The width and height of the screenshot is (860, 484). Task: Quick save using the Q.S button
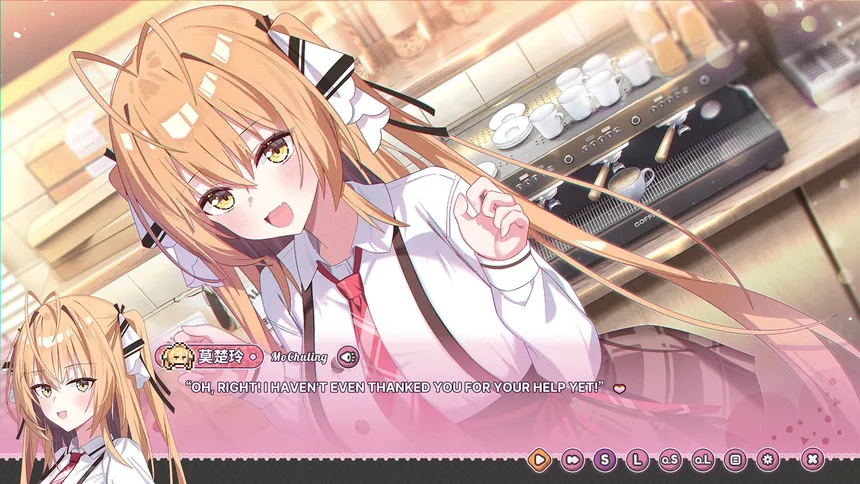(x=669, y=460)
